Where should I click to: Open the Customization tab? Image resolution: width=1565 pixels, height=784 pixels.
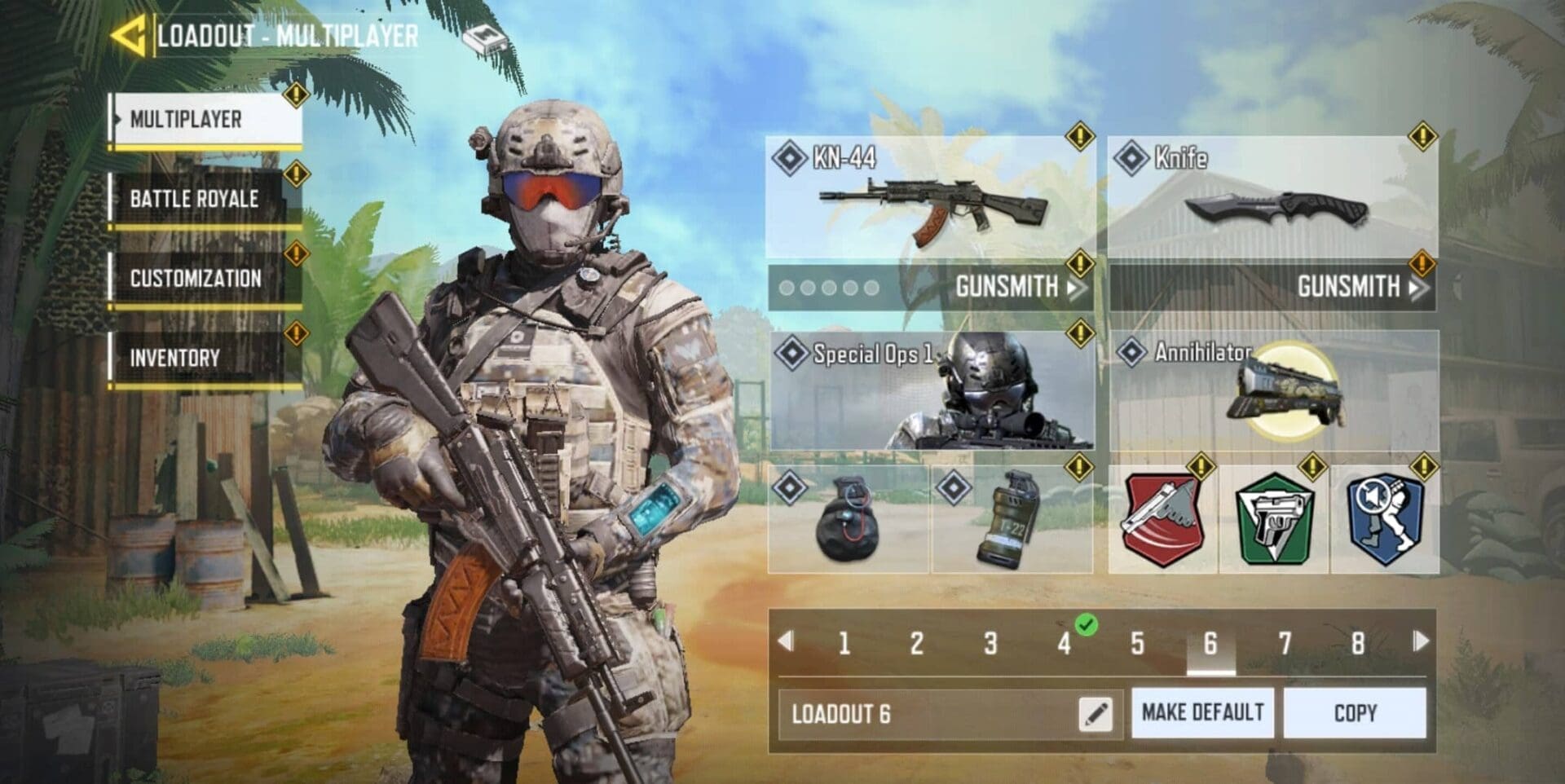click(196, 278)
